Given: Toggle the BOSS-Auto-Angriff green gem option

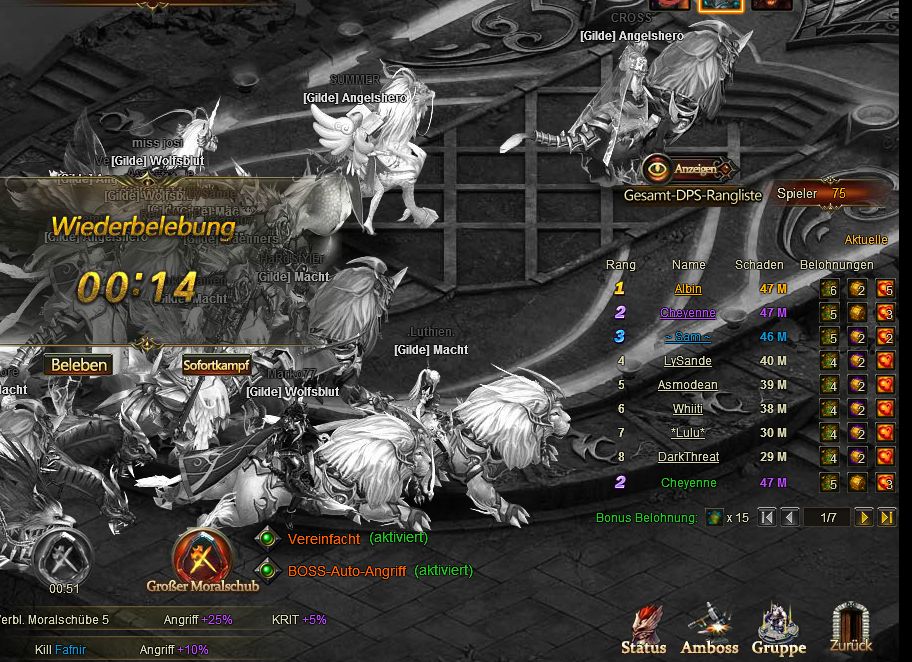Looking at the screenshot, I should tap(266, 571).
